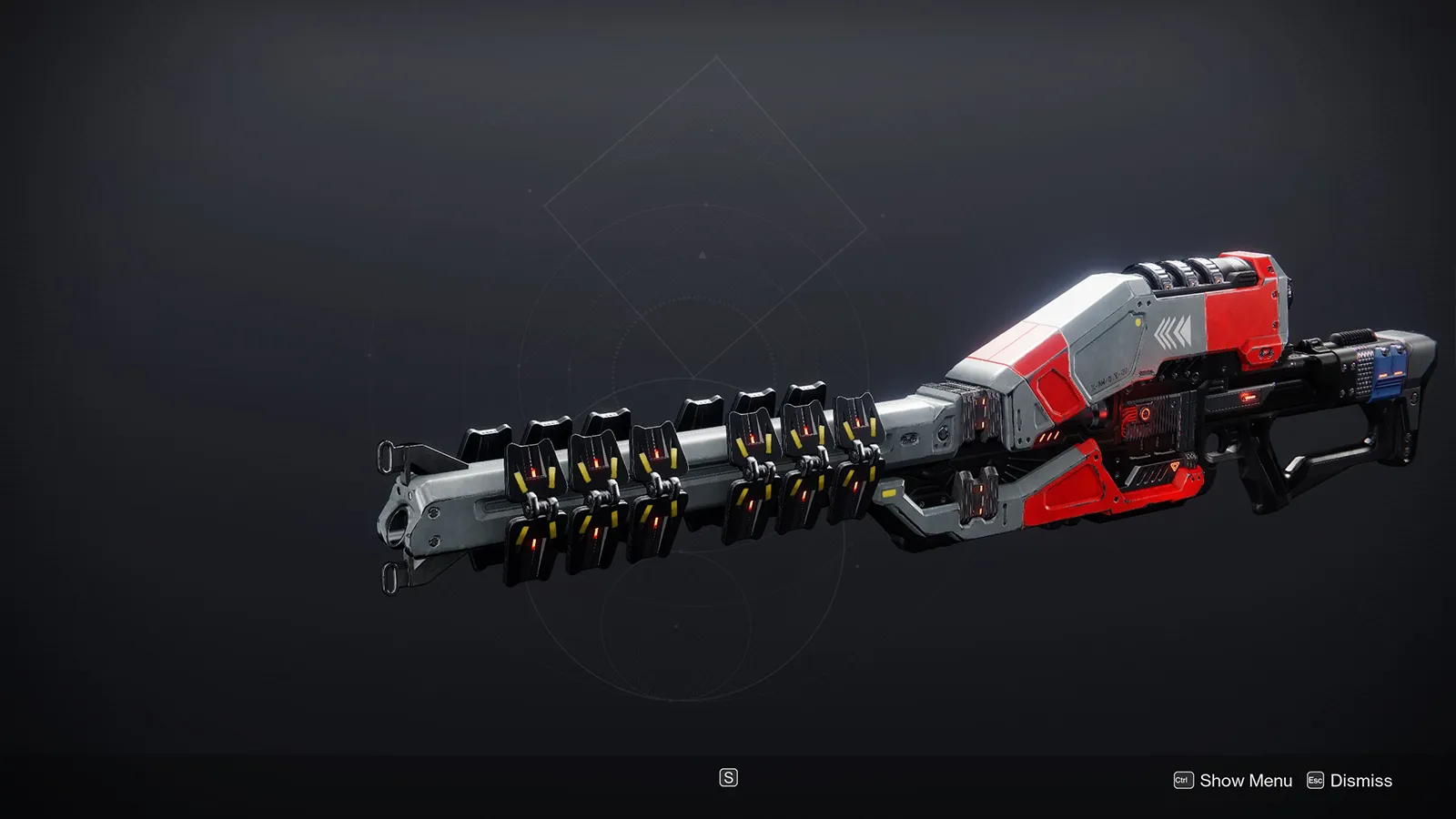Toggle the red status light above the grip

pyautogui.click(x=1249, y=396)
